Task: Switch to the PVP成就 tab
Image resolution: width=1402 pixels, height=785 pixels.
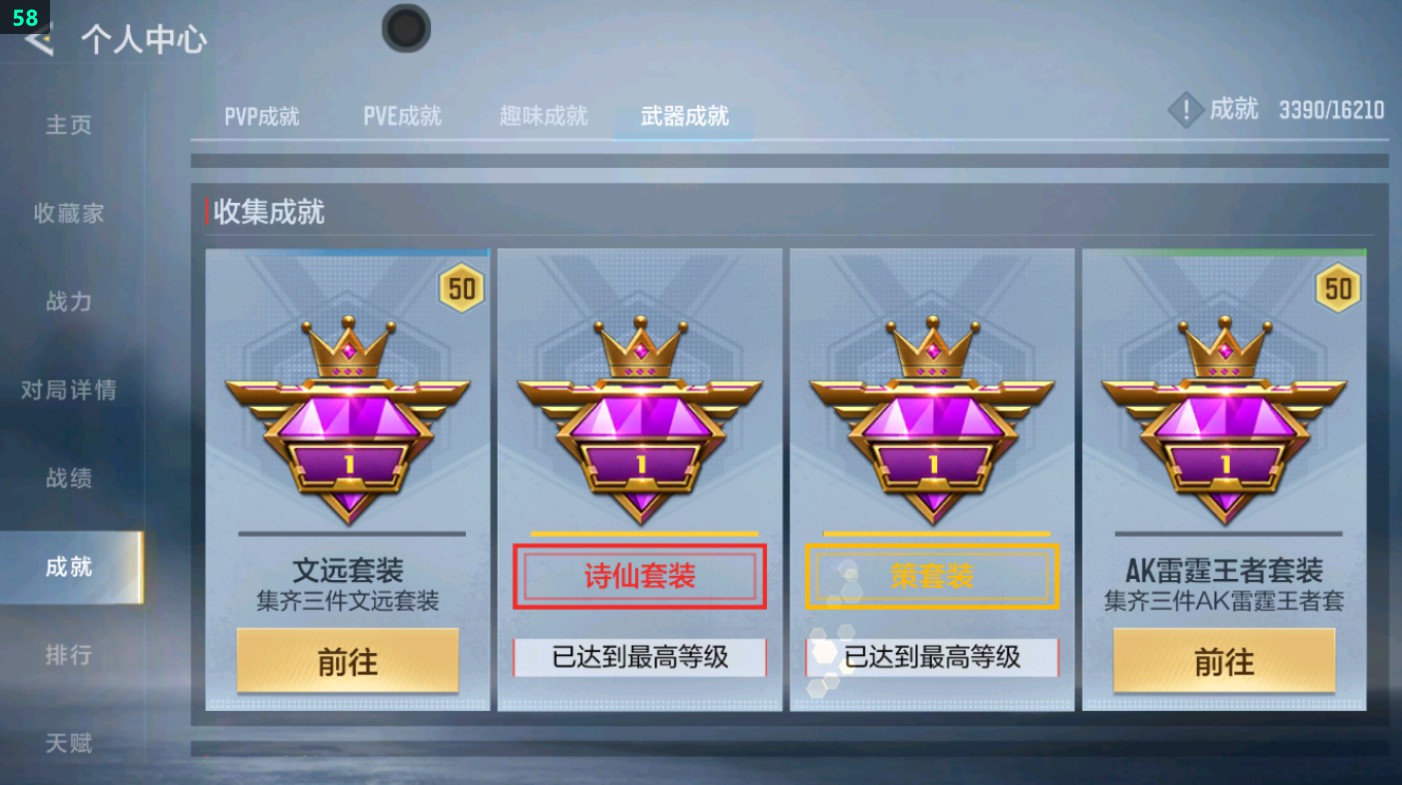Action: (260, 116)
